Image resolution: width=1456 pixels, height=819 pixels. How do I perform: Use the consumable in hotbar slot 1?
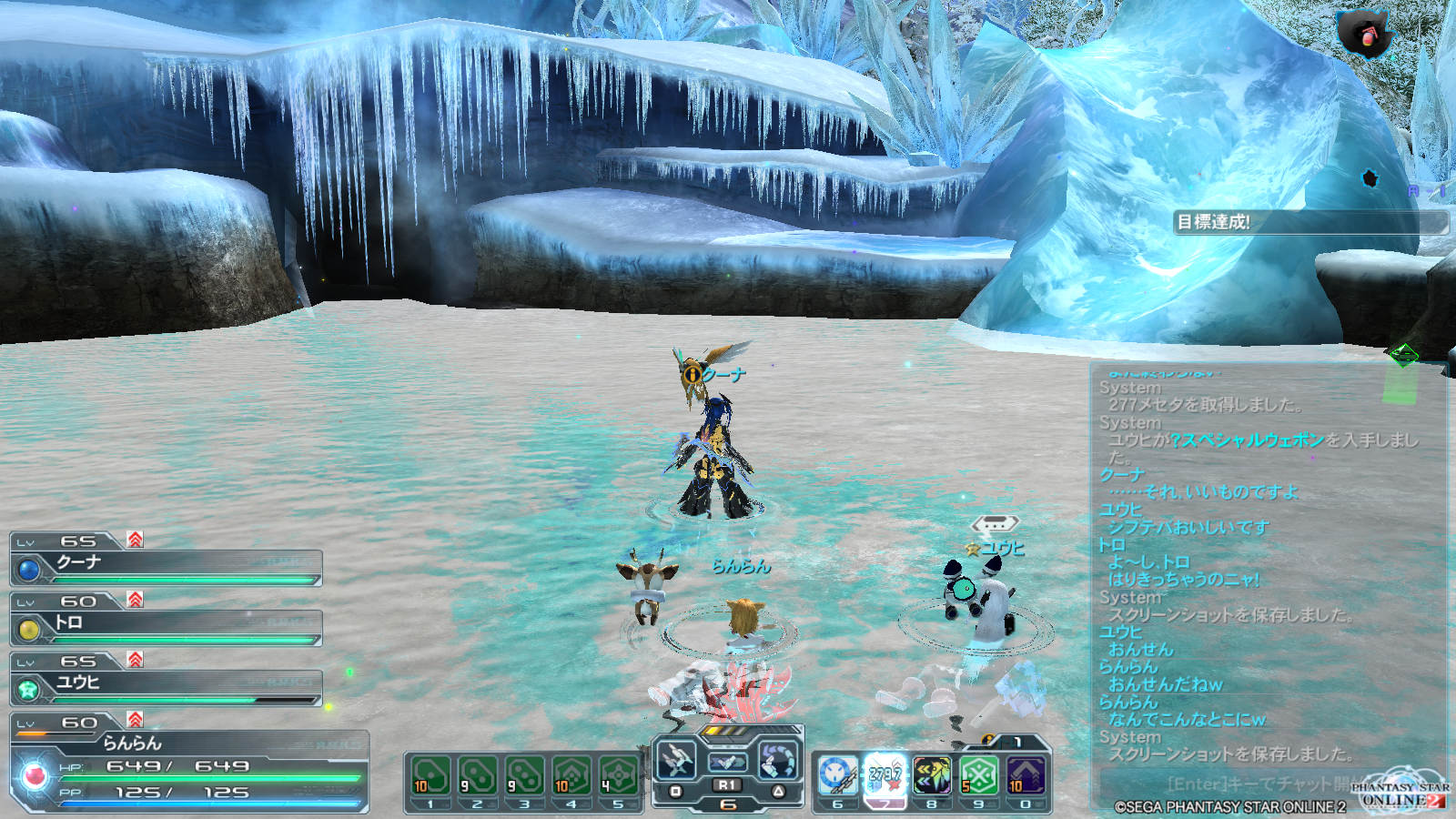pos(430,775)
